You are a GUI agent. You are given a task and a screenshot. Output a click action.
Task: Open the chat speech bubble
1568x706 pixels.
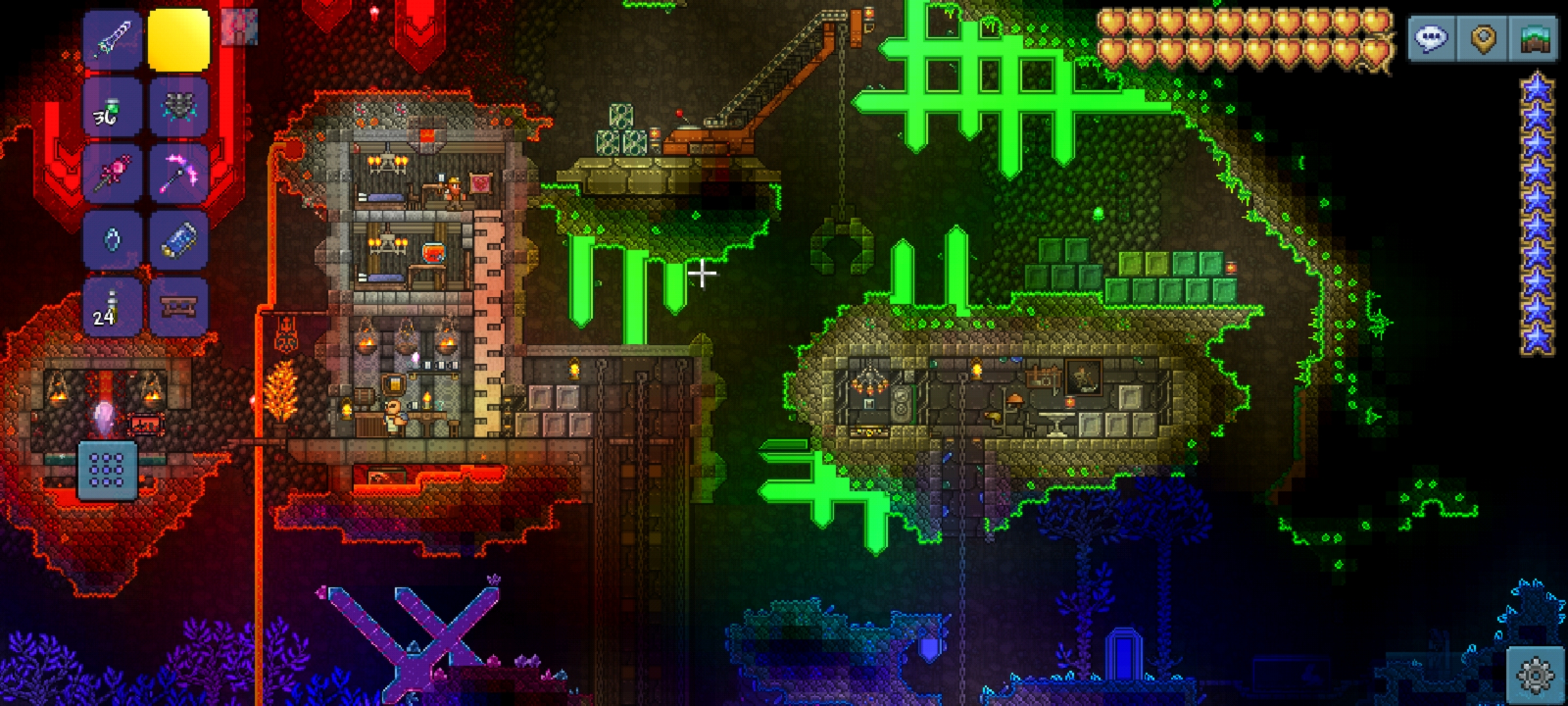coord(1431,39)
